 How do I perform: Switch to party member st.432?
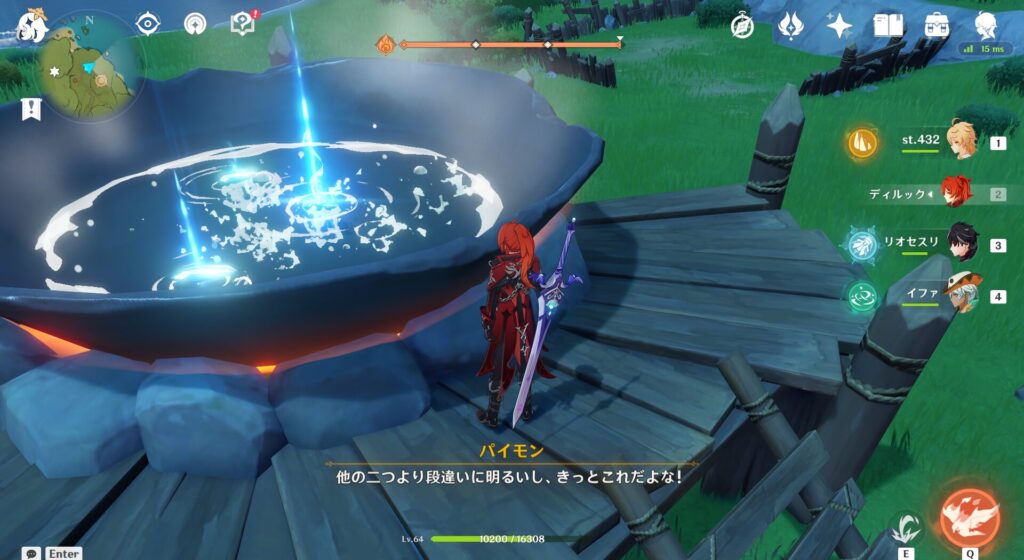pos(961,143)
